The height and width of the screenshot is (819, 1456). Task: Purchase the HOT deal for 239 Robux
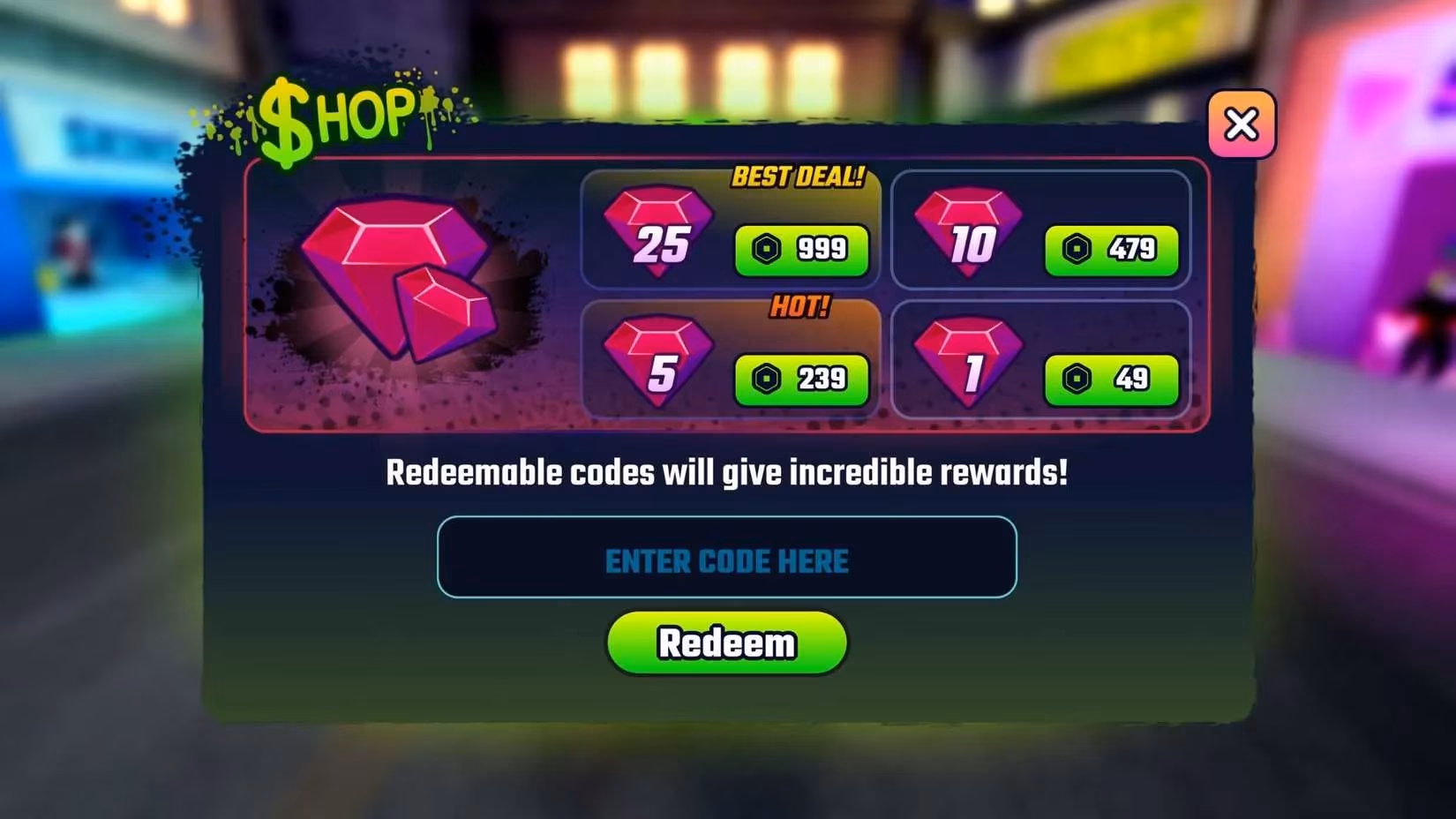click(x=801, y=379)
